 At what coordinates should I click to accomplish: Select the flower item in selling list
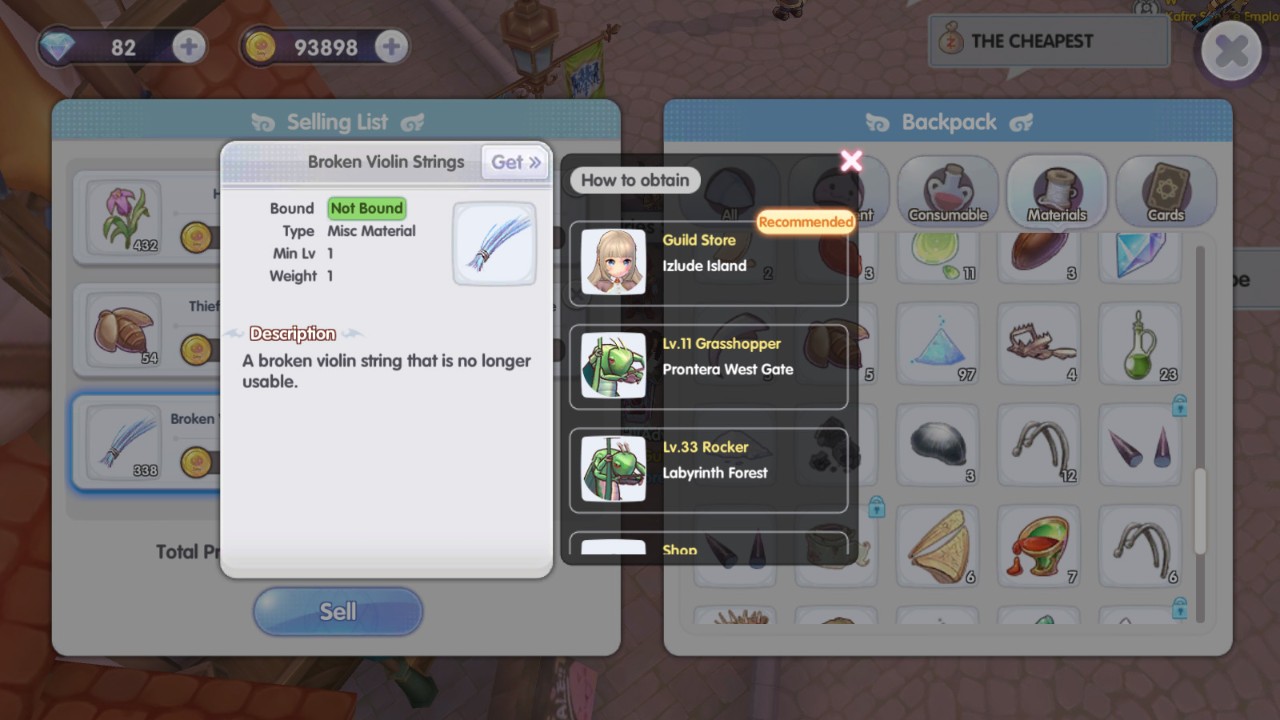pyautogui.click(x=123, y=217)
